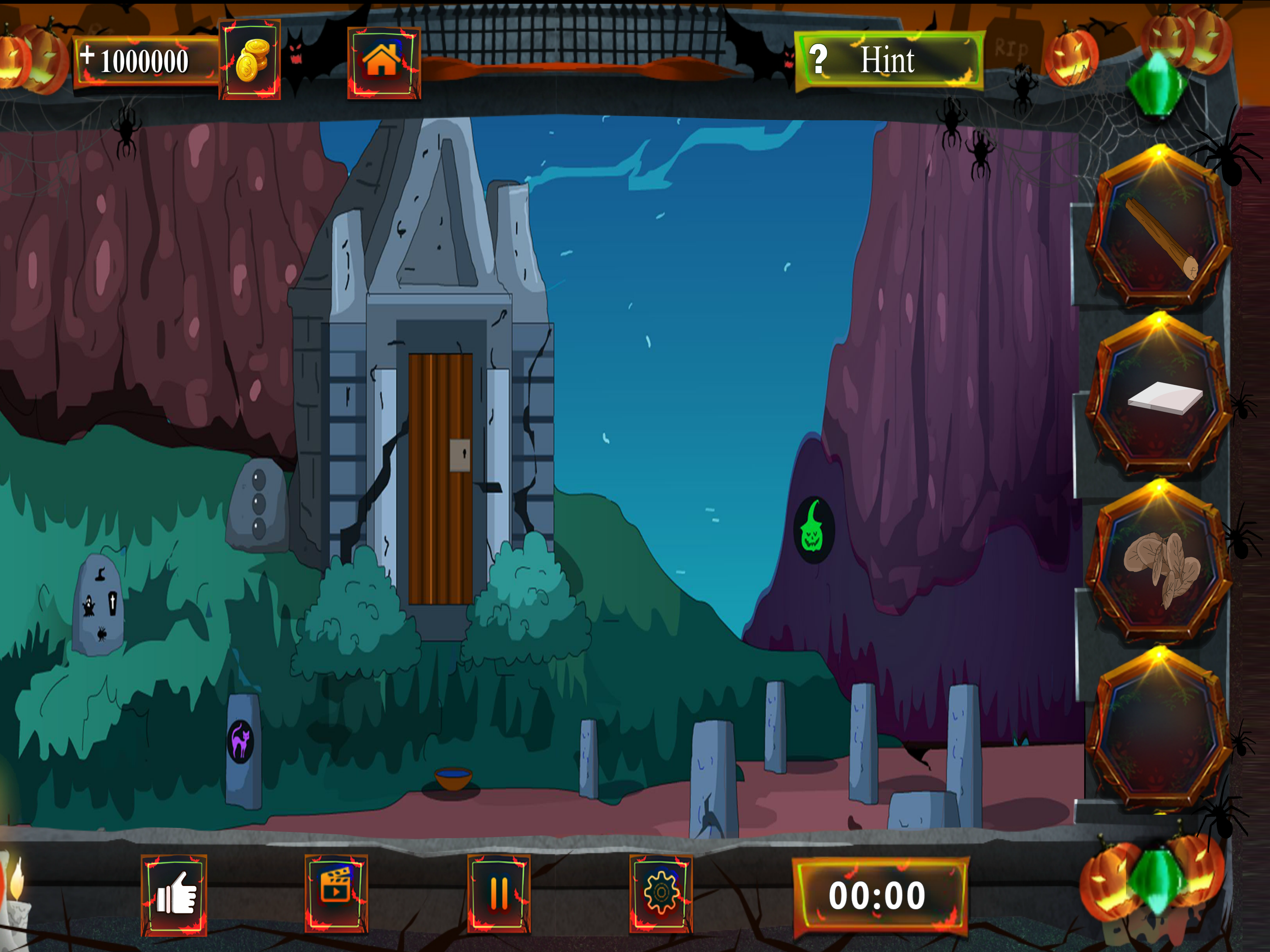1270x952 pixels.
Task: Click the question mark beside Hint
Action: (x=820, y=58)
